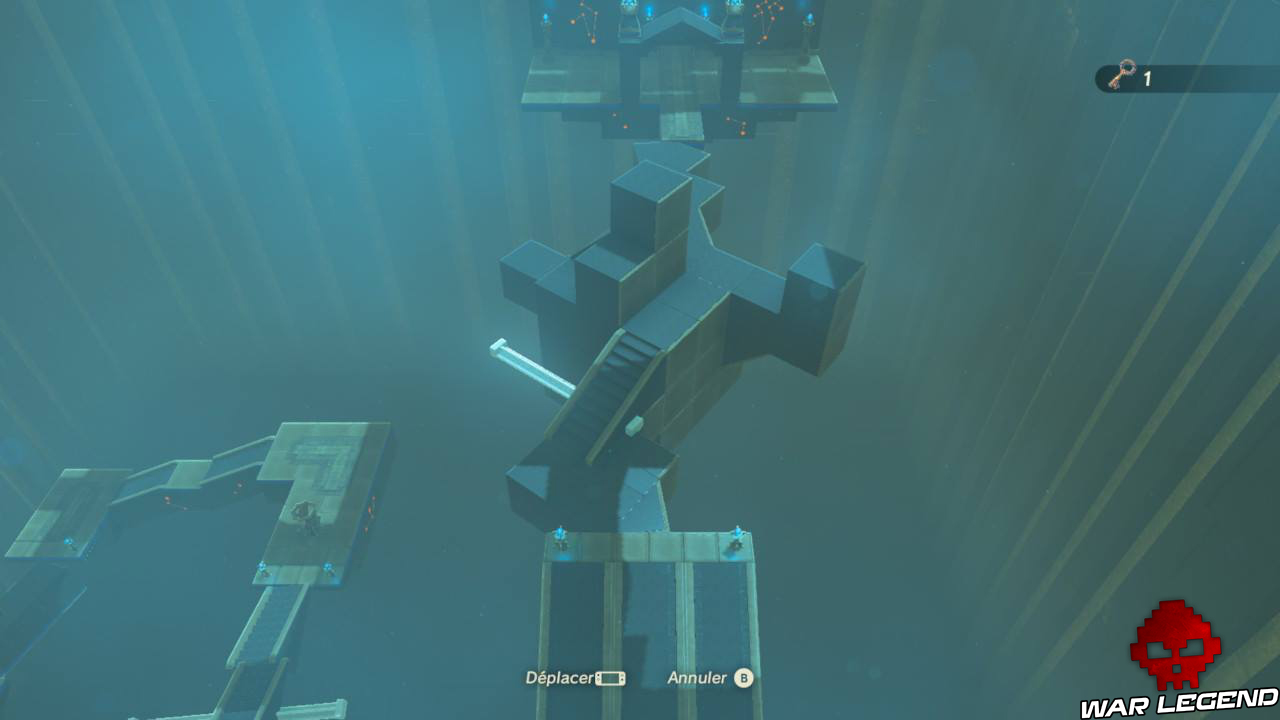Toggle the orange switch dot on the left structure
Screen dimensions: 1280x720
[x=167, y=498]
